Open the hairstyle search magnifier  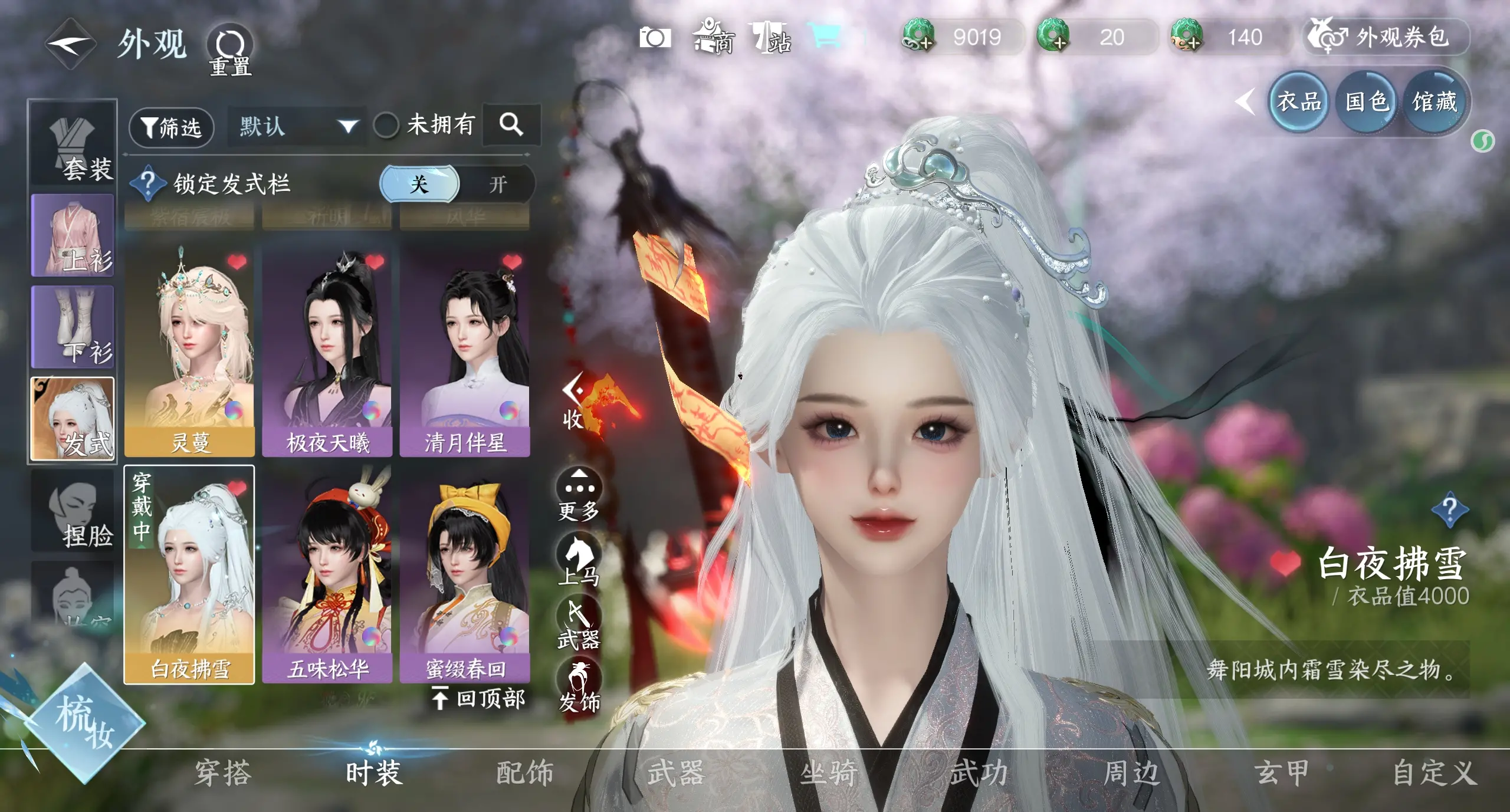[x=511, y=124]
